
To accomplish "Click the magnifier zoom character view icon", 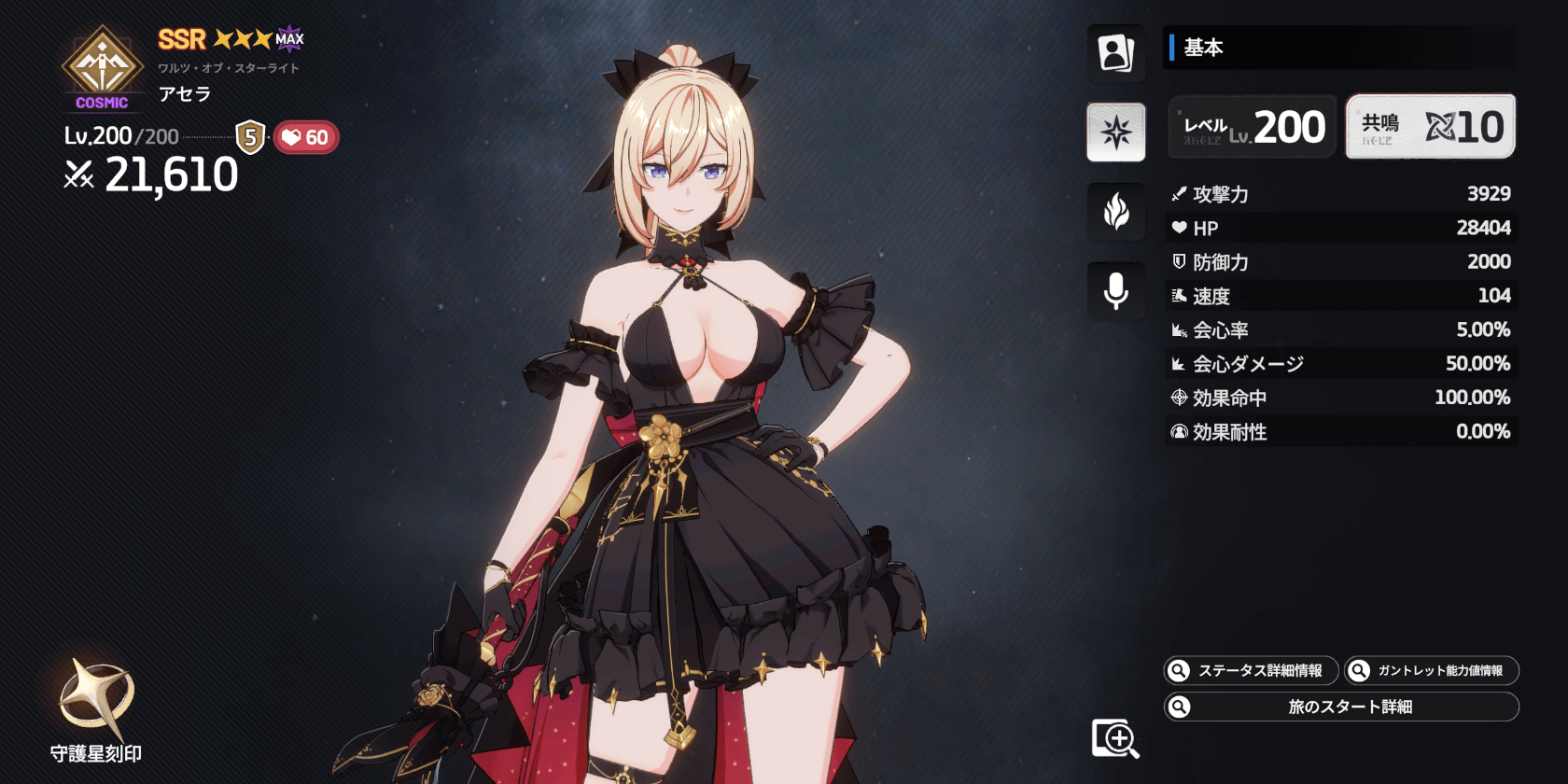I will pos(1115,738).
